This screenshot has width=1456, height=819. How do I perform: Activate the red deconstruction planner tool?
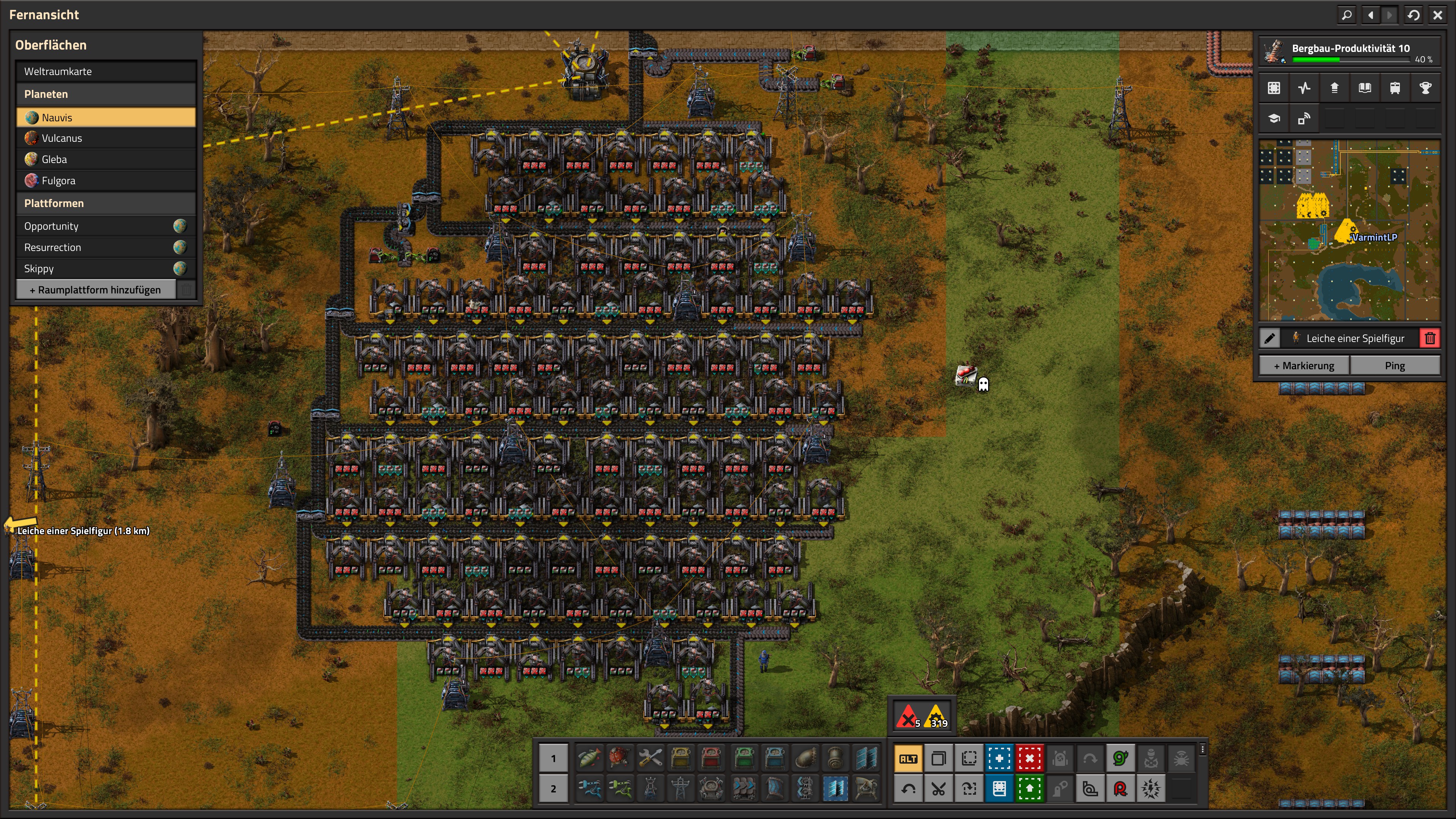(x=1029, y=758)
